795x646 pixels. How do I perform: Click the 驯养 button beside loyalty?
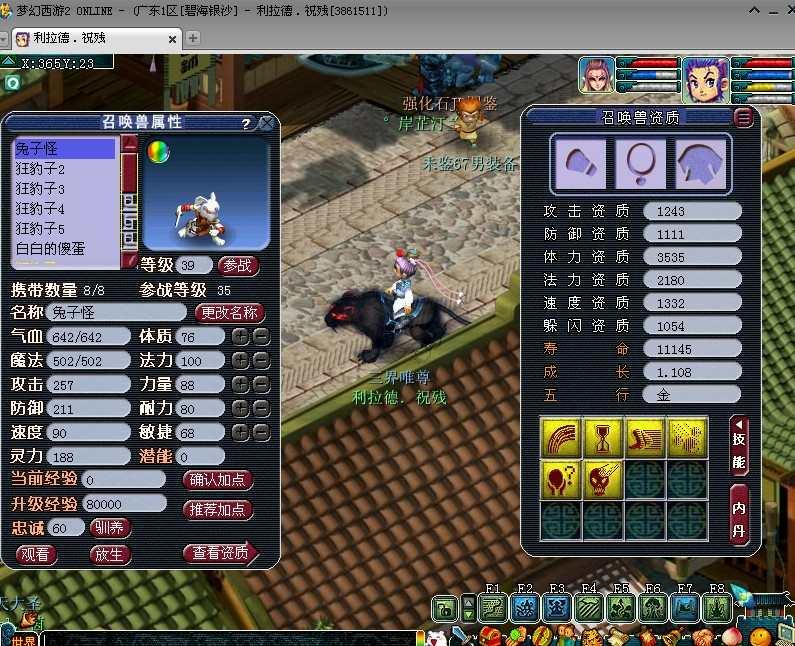click(110, 528)
